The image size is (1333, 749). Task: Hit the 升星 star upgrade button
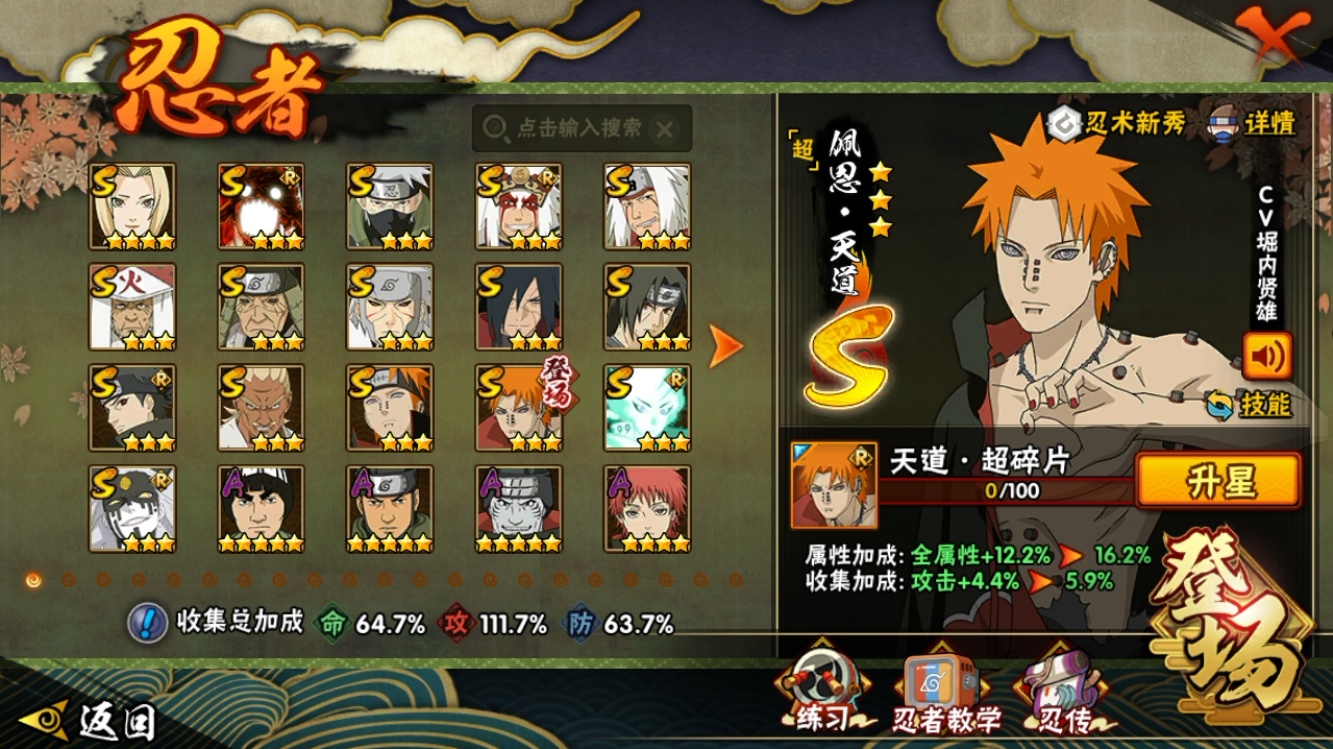click(x=1218, y=481)
